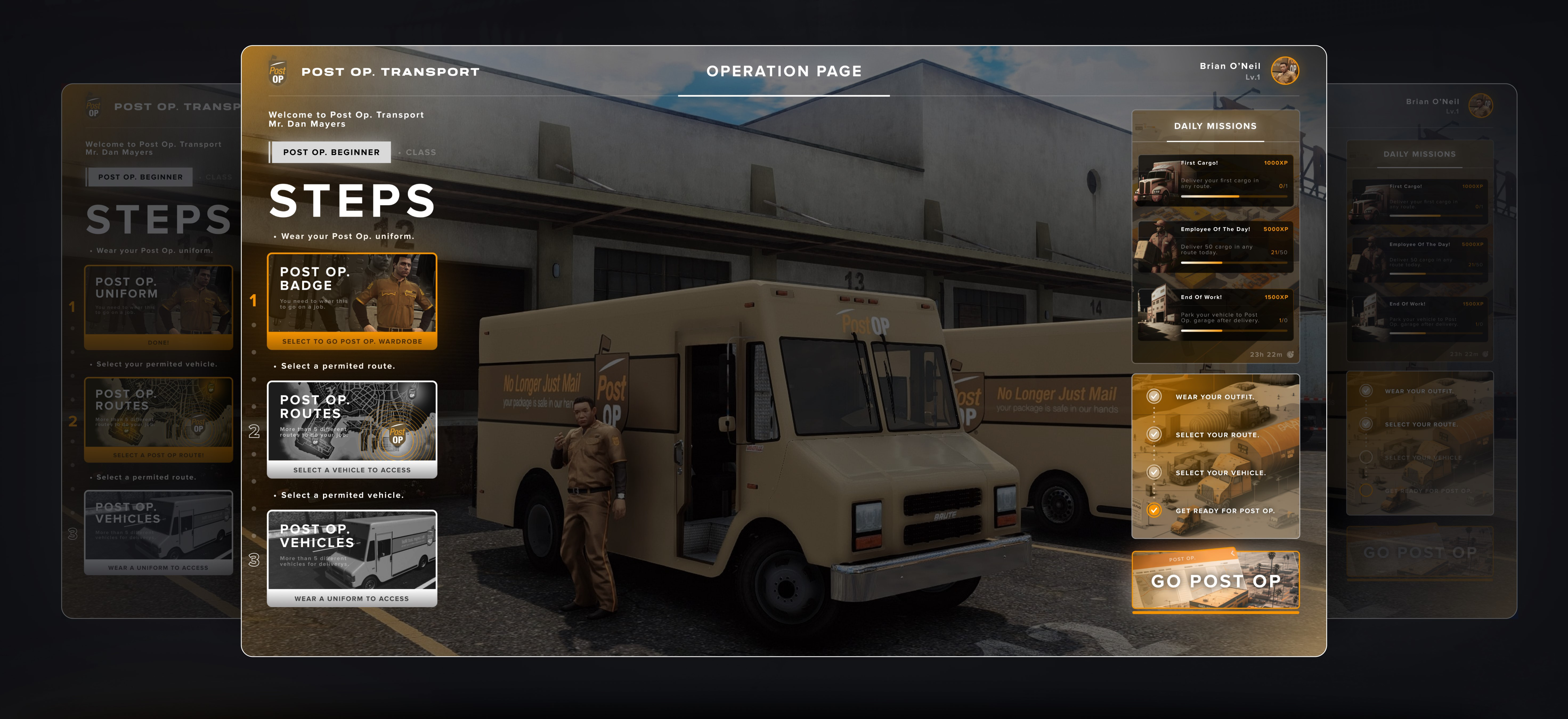Open the Post Op. Vehicles card
Image resolution: width=1568 pixels, height=719 pixels.
352,550
